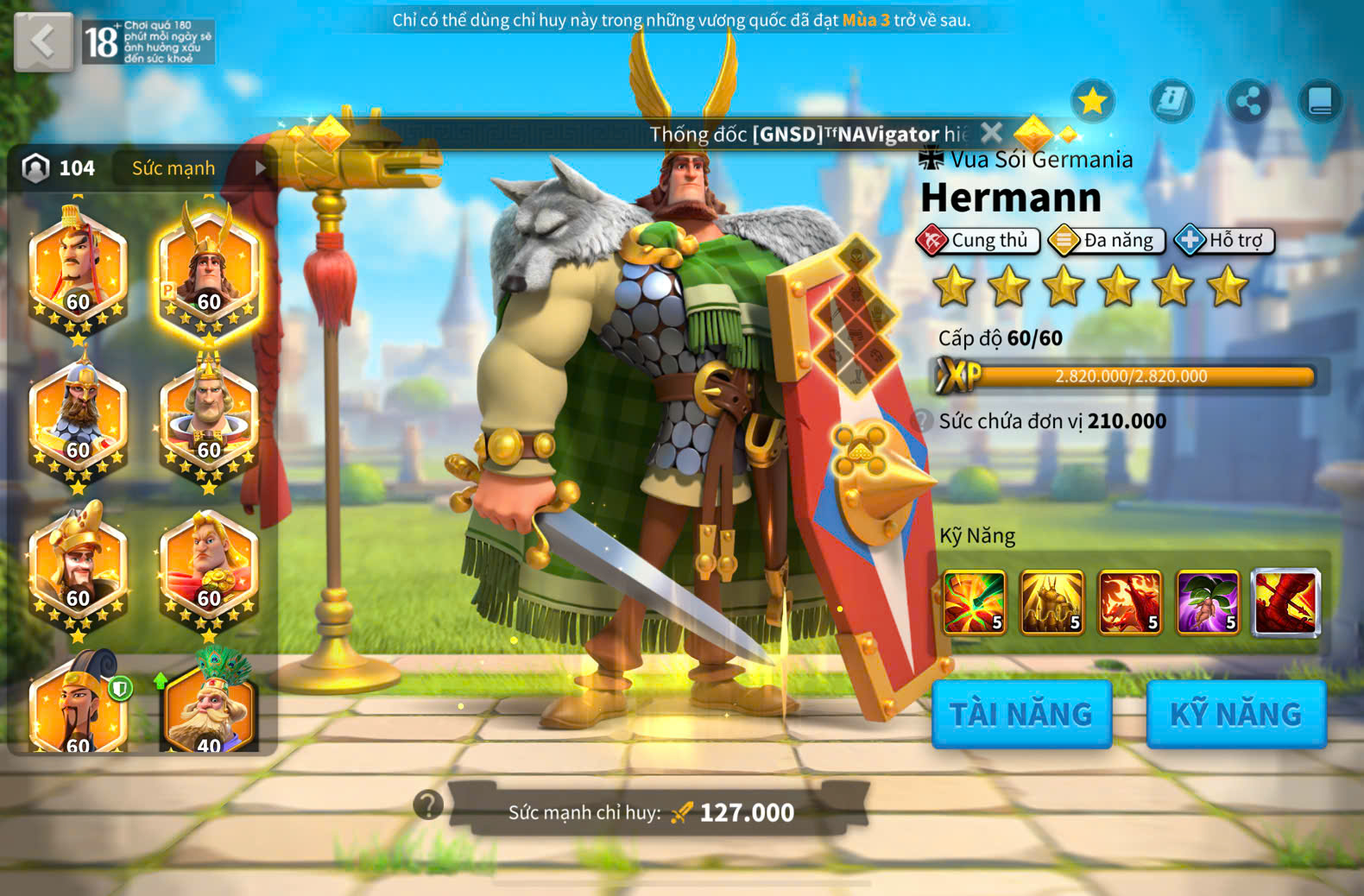The image size is (1364, 896).
Task: Go back with the arrow button
Action: point(43,41)
